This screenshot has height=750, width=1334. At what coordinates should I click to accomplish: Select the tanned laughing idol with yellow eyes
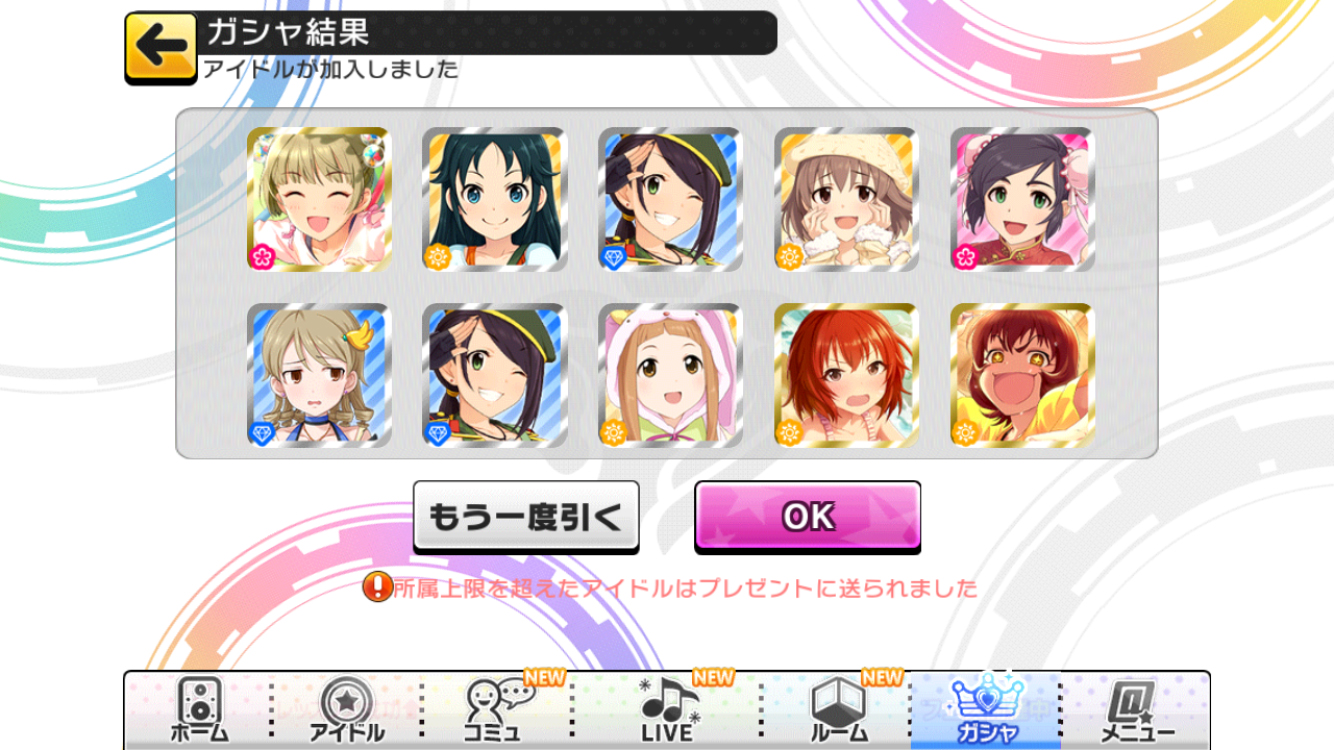1022,375
